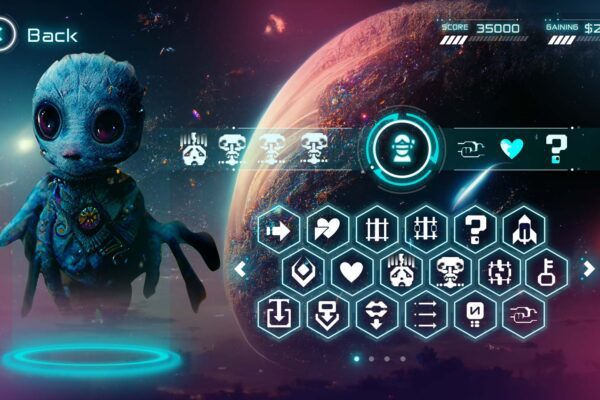Choose the solid heart hexagon tile
This screenshot has width=600, height=400.
point(351,270)
